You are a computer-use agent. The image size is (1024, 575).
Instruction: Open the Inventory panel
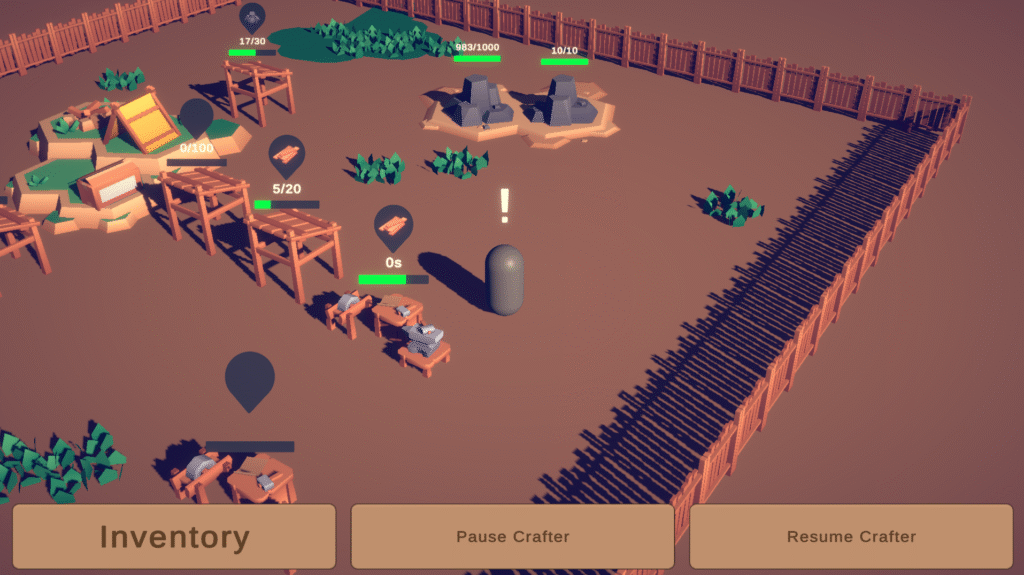(x=174, y=537)
